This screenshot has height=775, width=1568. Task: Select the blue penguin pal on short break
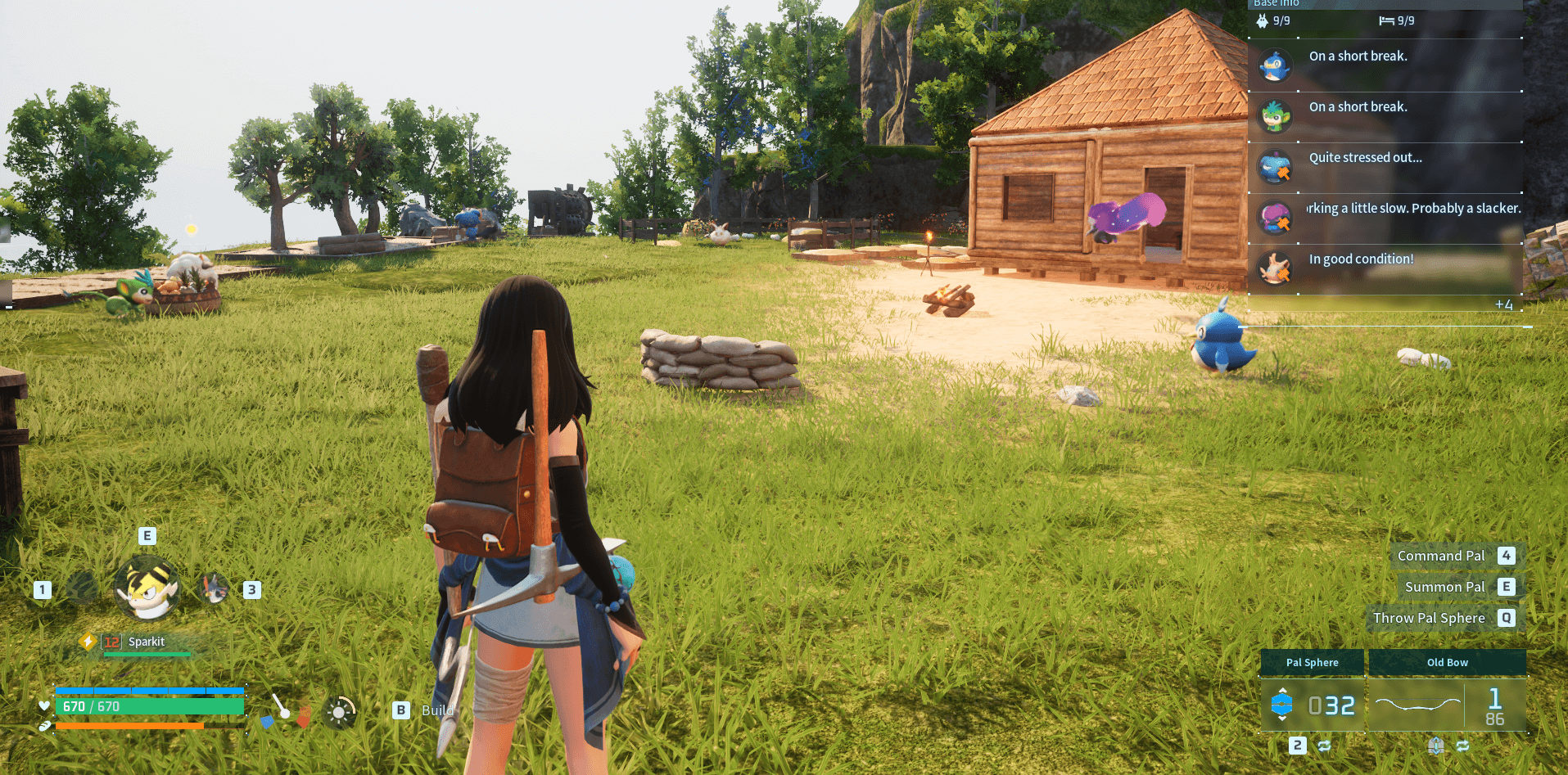pyautogui.click(x=1385, y=65)
